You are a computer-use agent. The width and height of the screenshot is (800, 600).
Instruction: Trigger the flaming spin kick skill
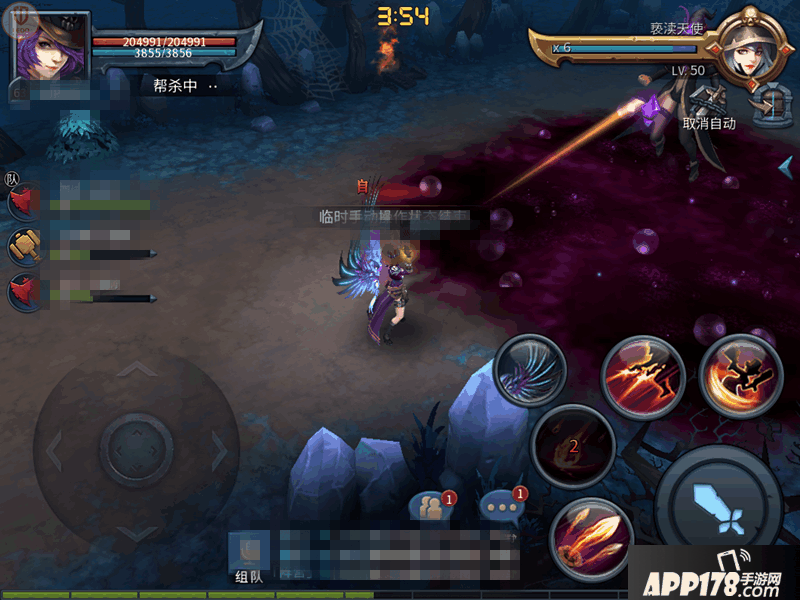coord(740,372)
